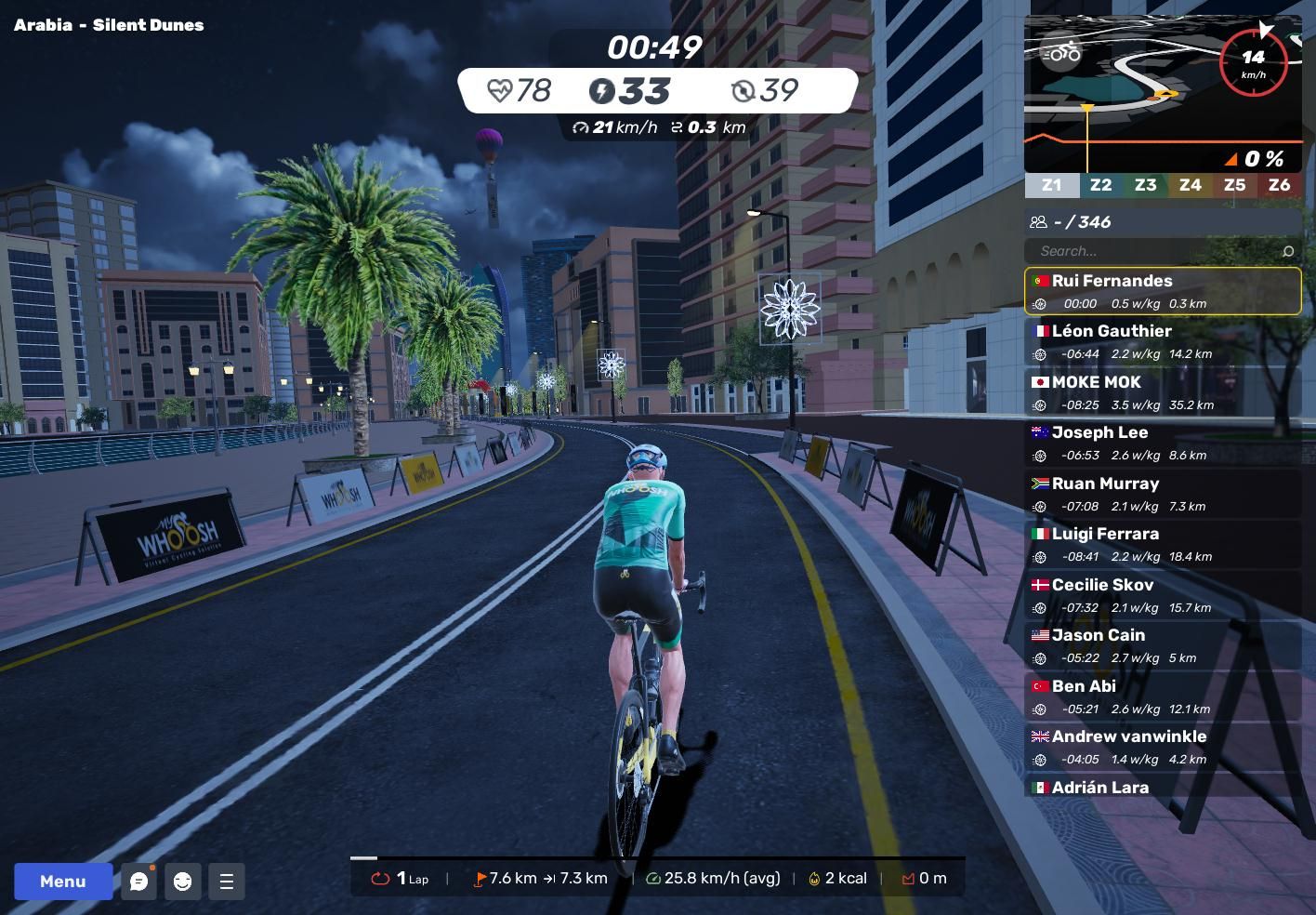Select Jason Cain's rider entry
The width and height of the screenshot is (1316, 915).
point(1163,645)
